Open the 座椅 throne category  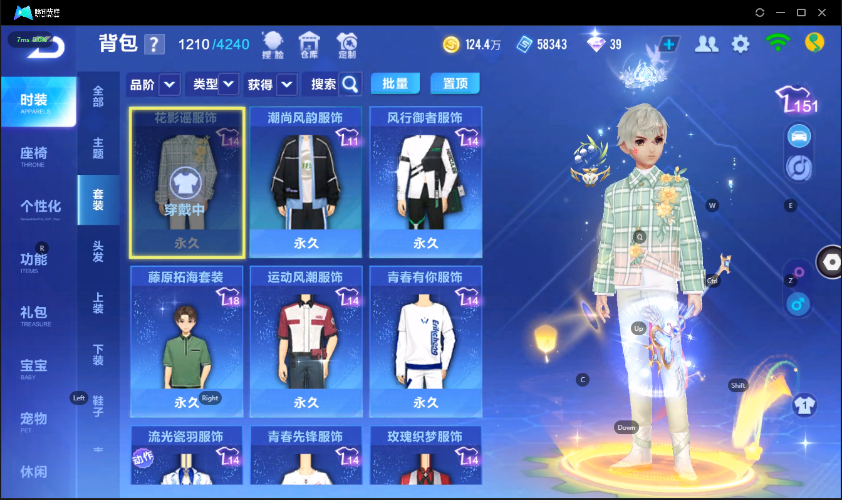tap(38, 155)
